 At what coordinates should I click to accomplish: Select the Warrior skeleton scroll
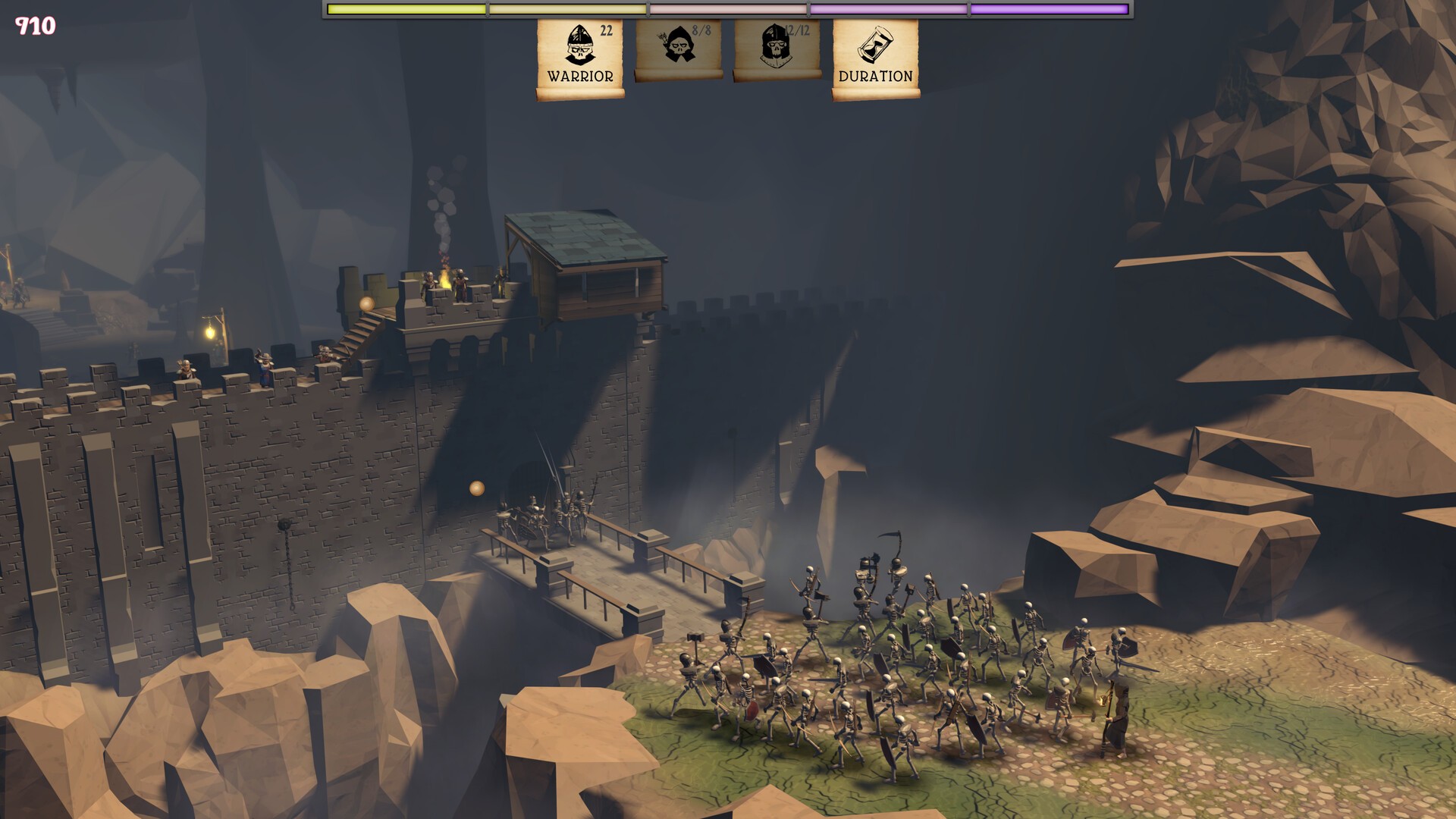(580, 58)
